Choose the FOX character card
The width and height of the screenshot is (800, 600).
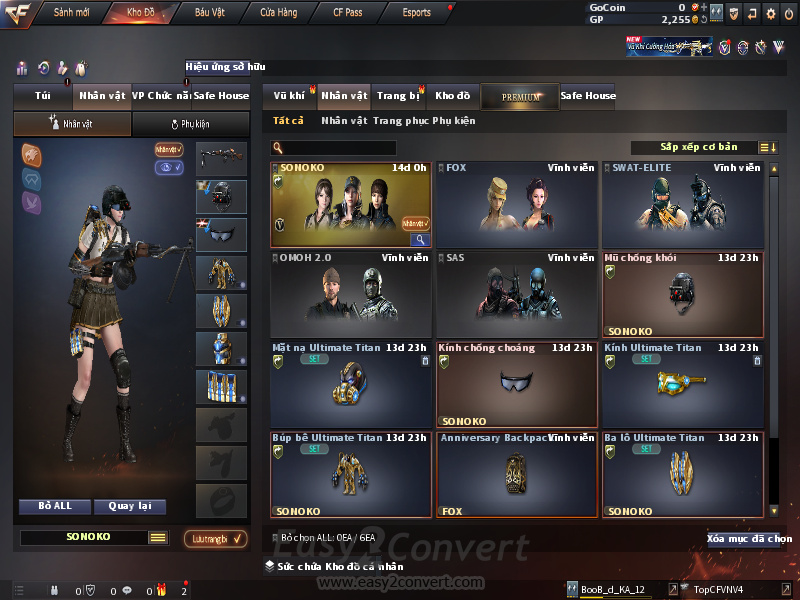[517, 204]
